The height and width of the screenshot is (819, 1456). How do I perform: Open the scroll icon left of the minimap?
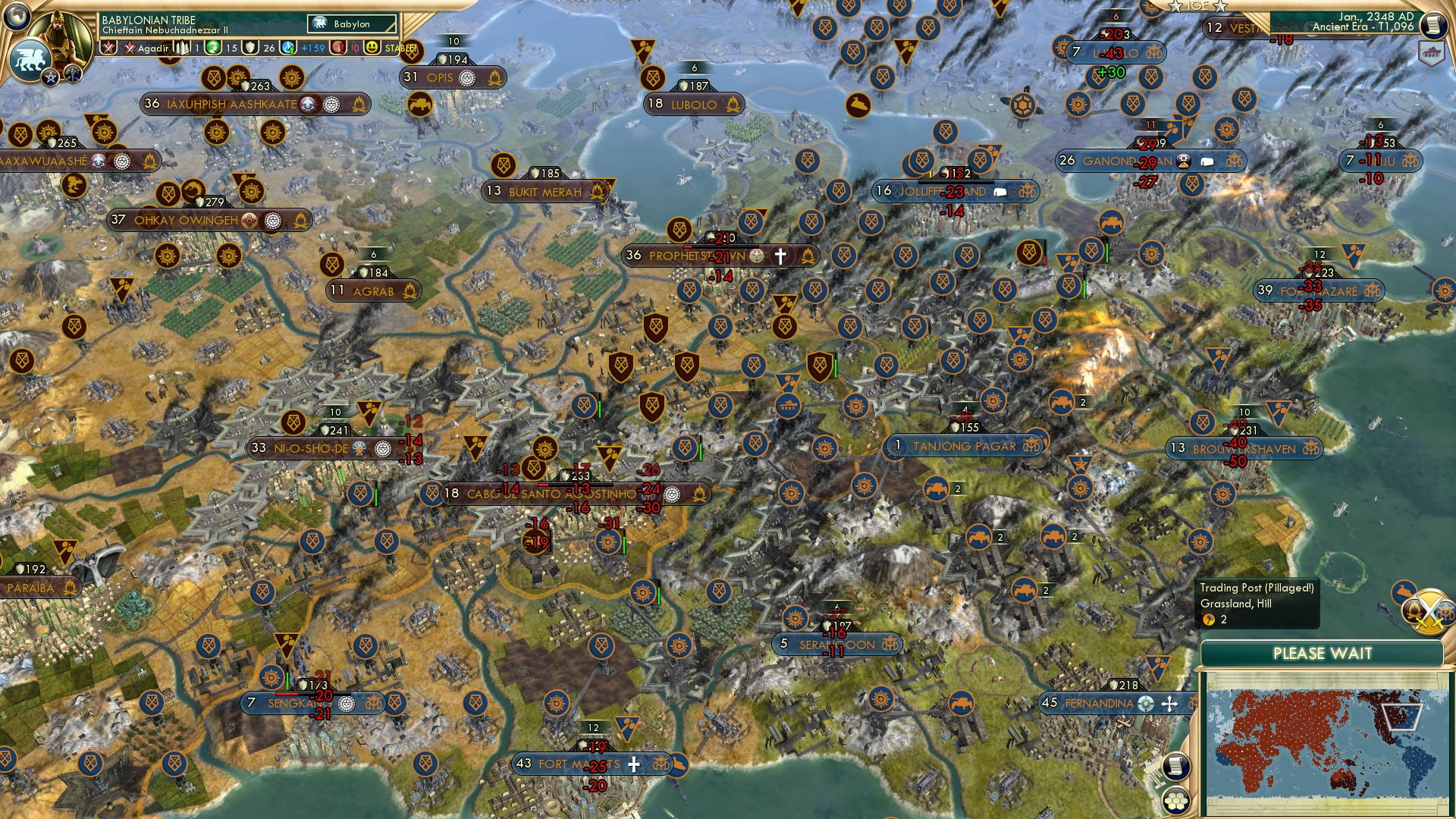click(1175, 767)
